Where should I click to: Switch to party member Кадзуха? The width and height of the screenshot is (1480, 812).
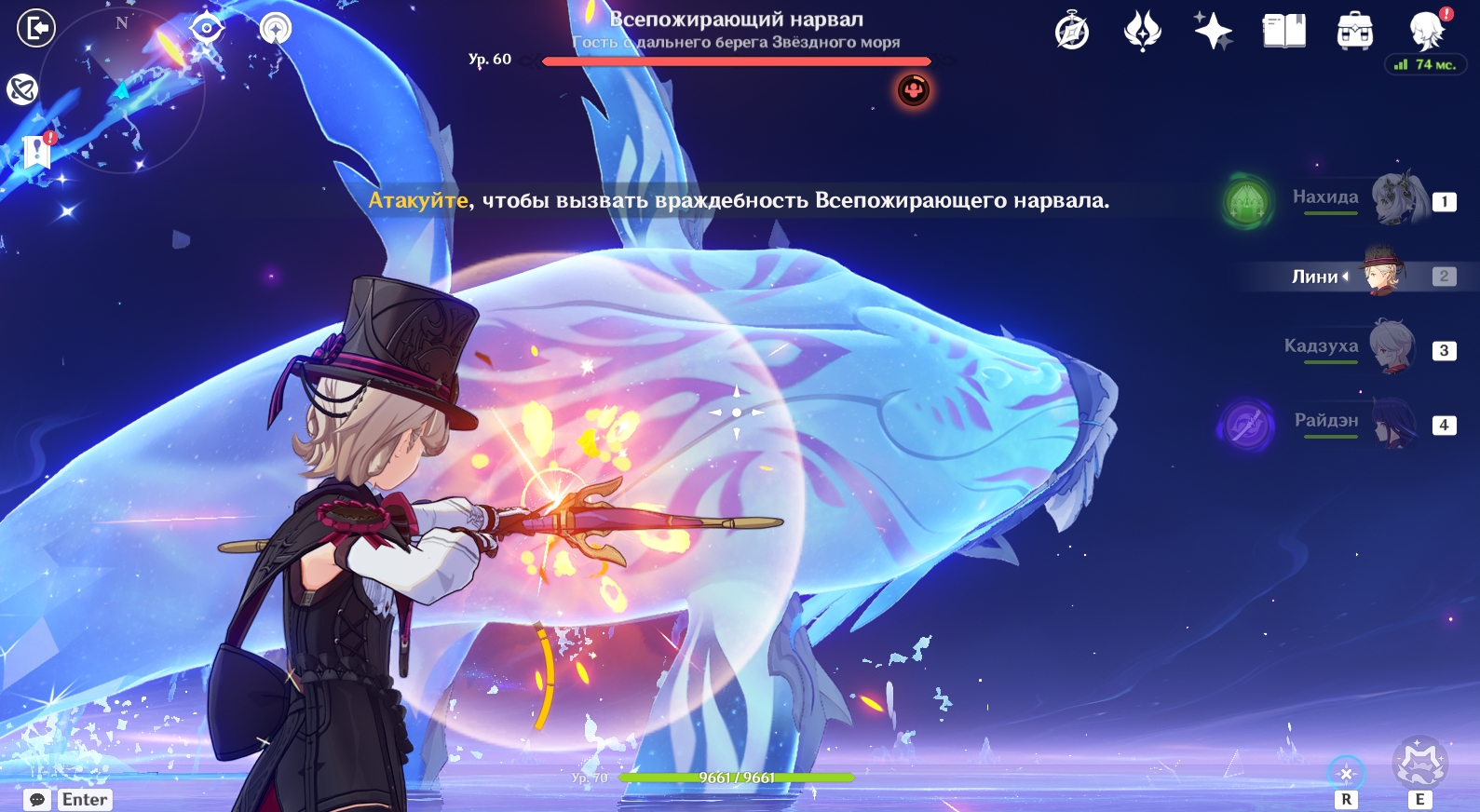[1392, 347]
